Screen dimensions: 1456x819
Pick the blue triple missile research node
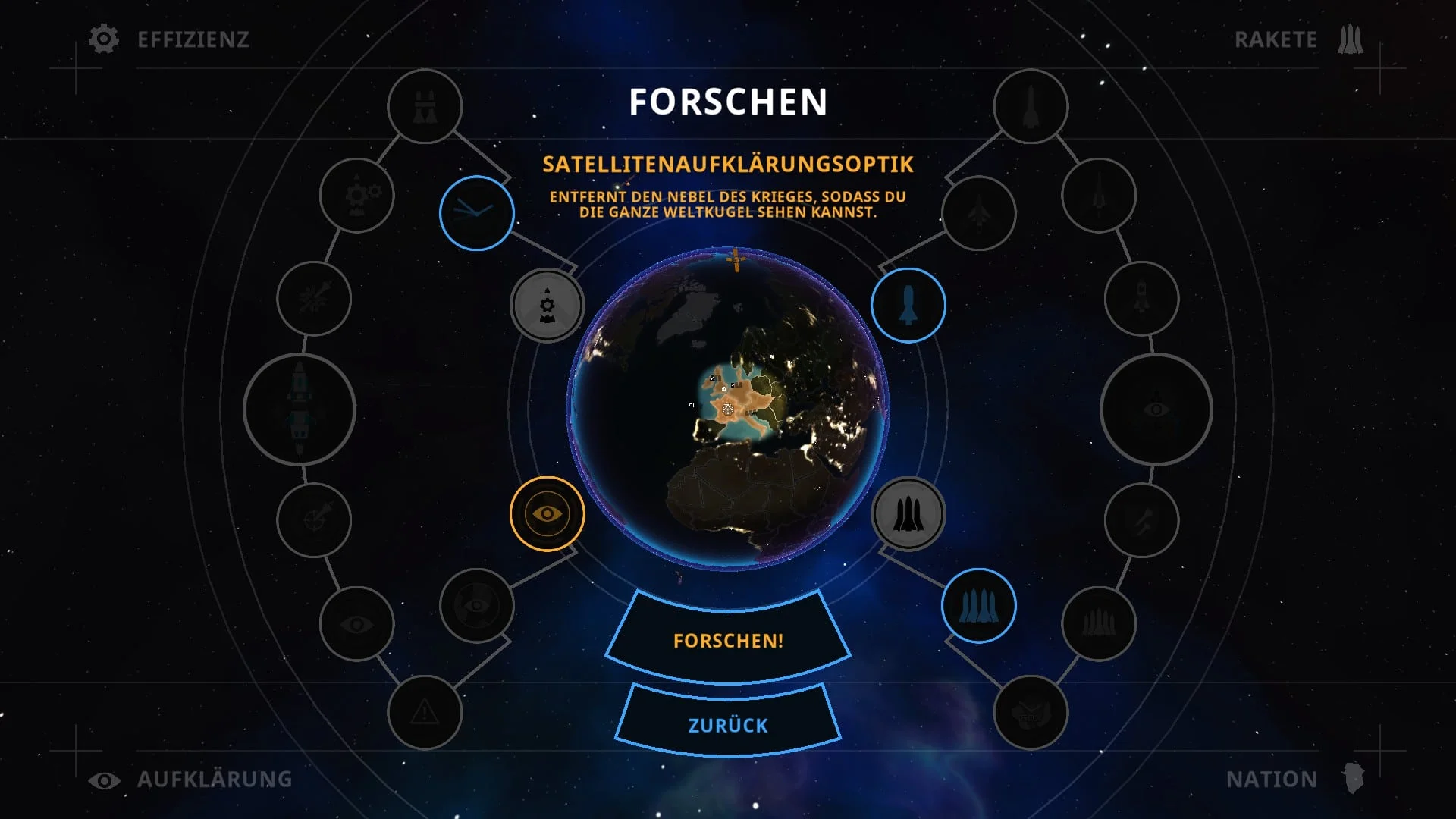[x=978, y=606]
